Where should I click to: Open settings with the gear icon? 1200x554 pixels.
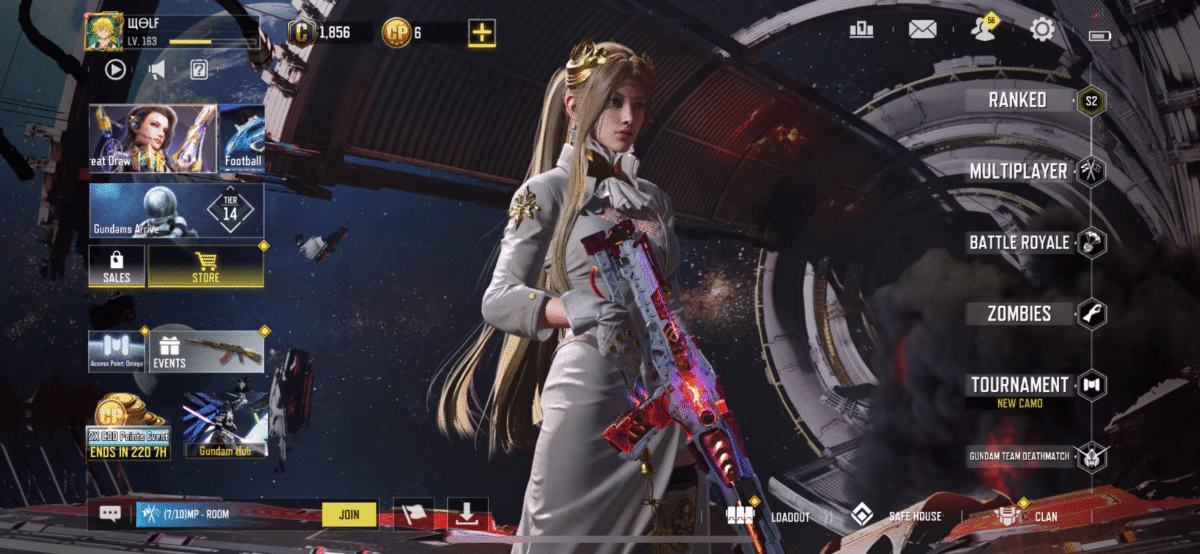tap(1043, 30)
